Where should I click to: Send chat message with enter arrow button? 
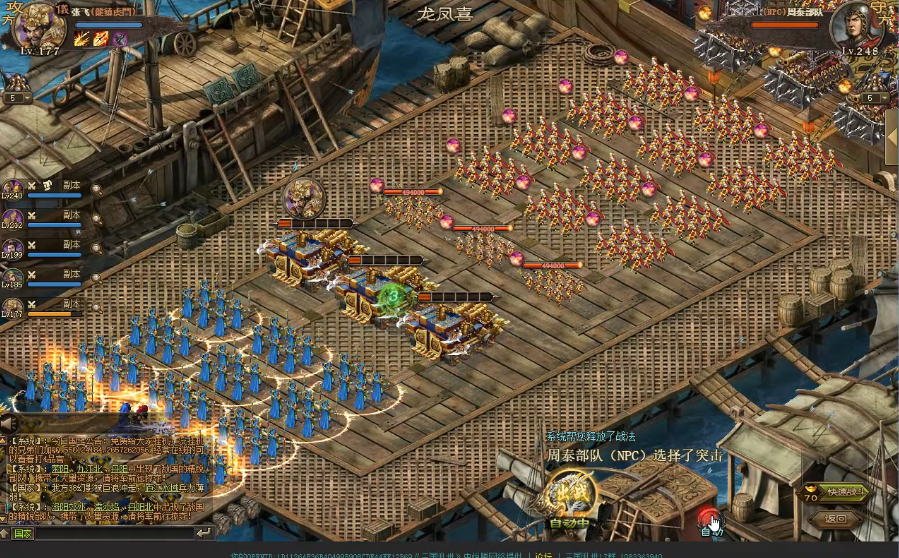tap(204, 534)
